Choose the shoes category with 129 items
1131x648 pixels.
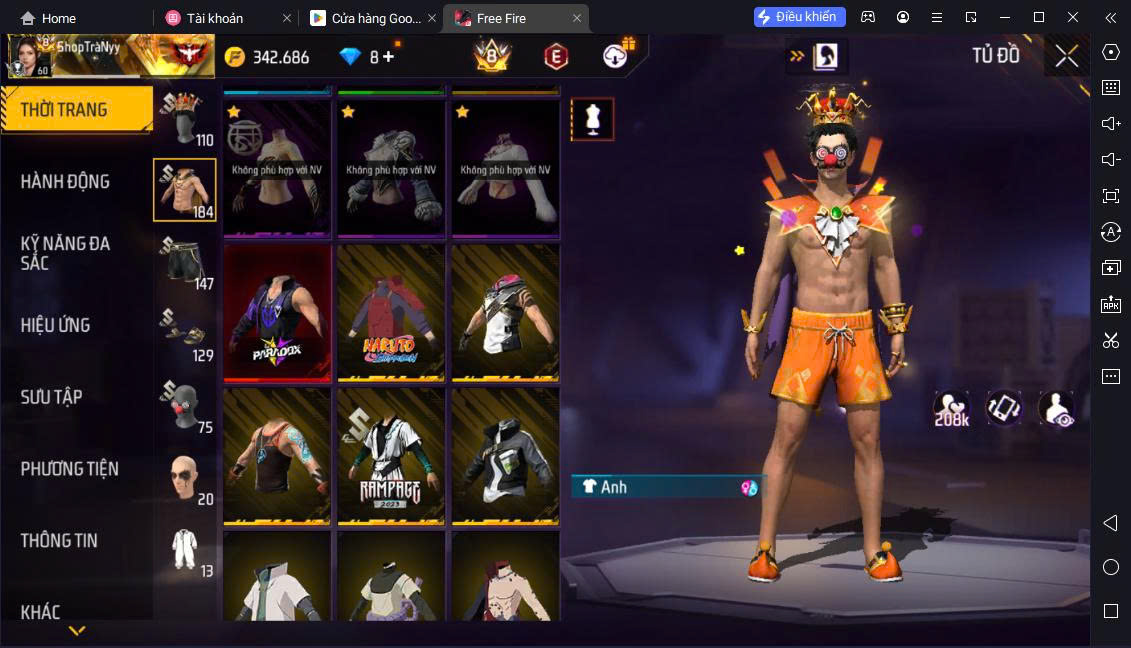(x=184, y=334)
